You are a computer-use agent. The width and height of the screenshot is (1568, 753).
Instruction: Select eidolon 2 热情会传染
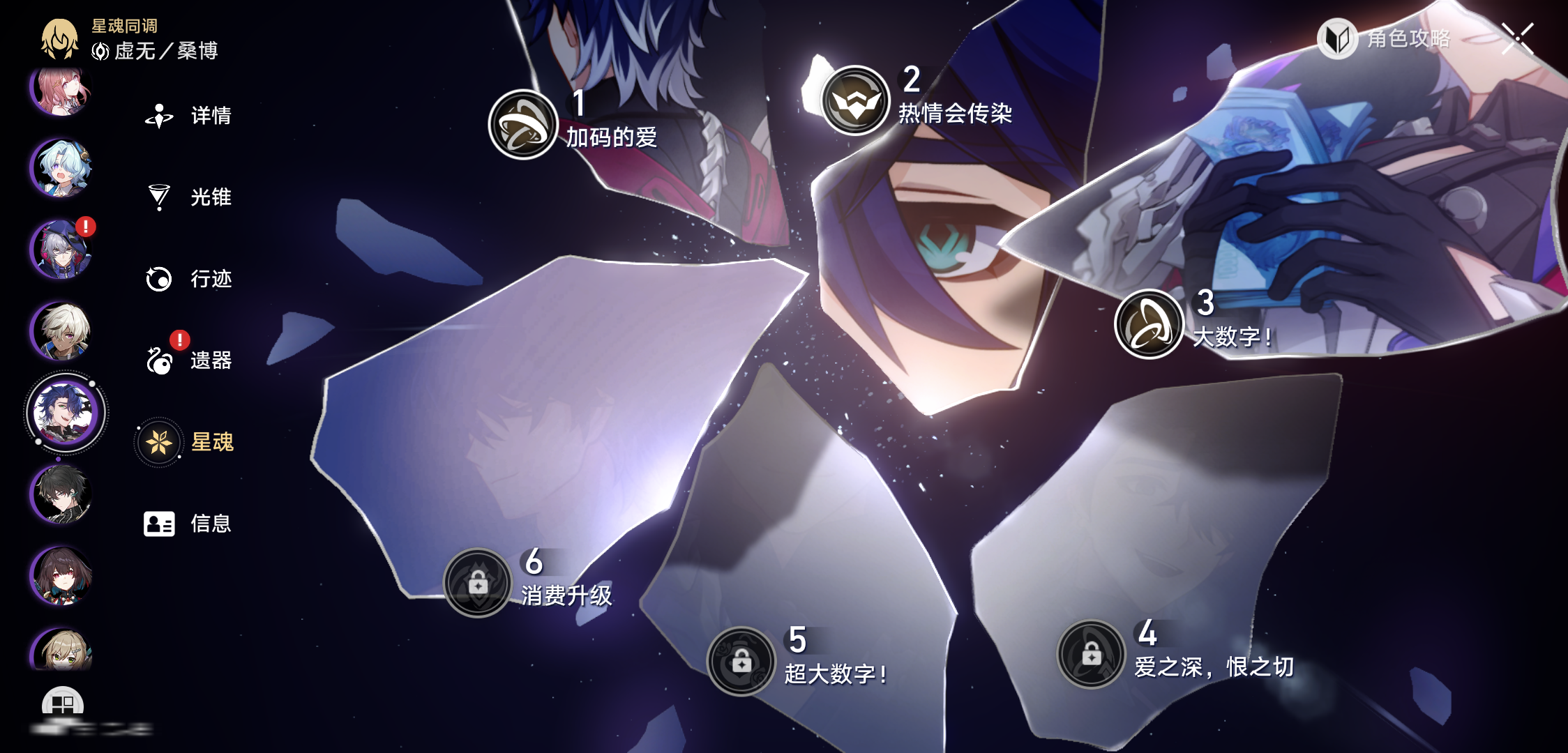pos(855,100)
